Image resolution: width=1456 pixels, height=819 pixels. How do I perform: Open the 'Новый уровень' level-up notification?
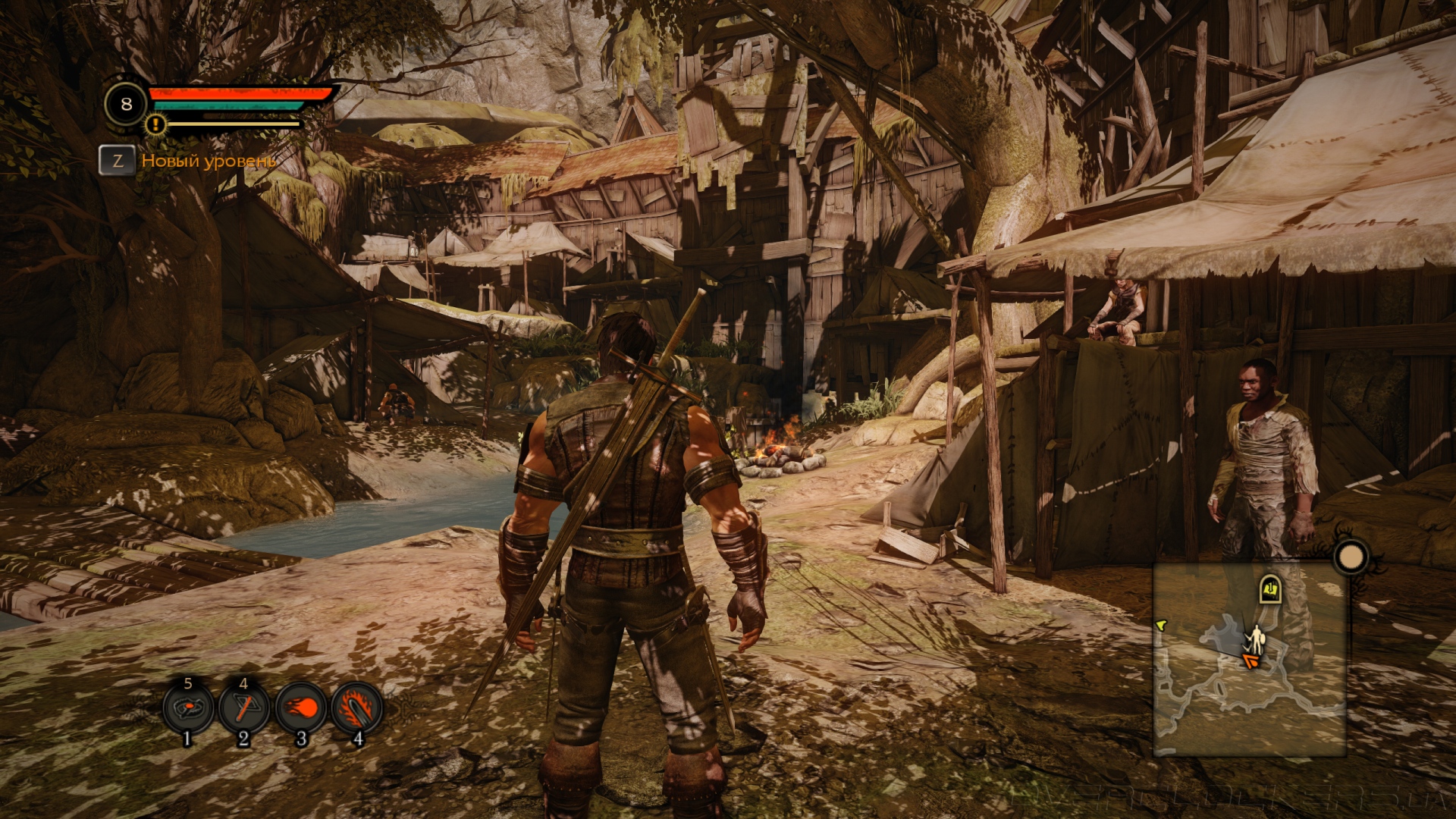coord(208,161)
